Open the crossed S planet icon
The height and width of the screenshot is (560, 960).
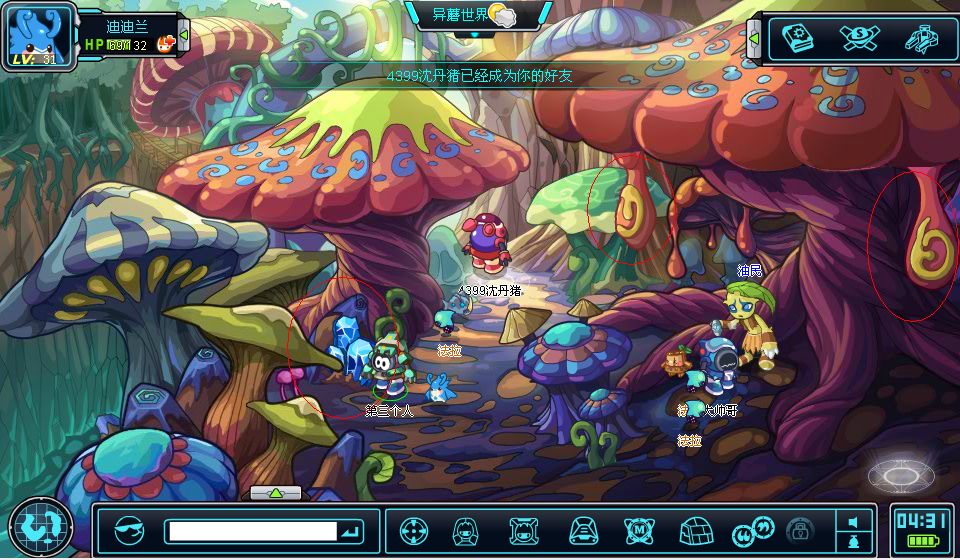point(859,38)
